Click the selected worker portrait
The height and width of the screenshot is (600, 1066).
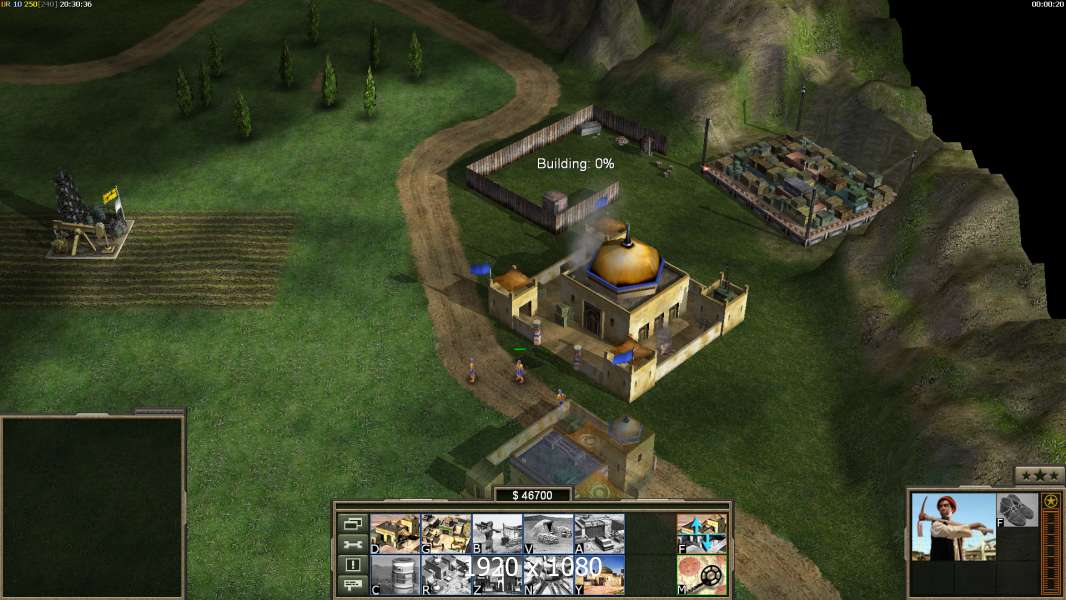point(953,527)
